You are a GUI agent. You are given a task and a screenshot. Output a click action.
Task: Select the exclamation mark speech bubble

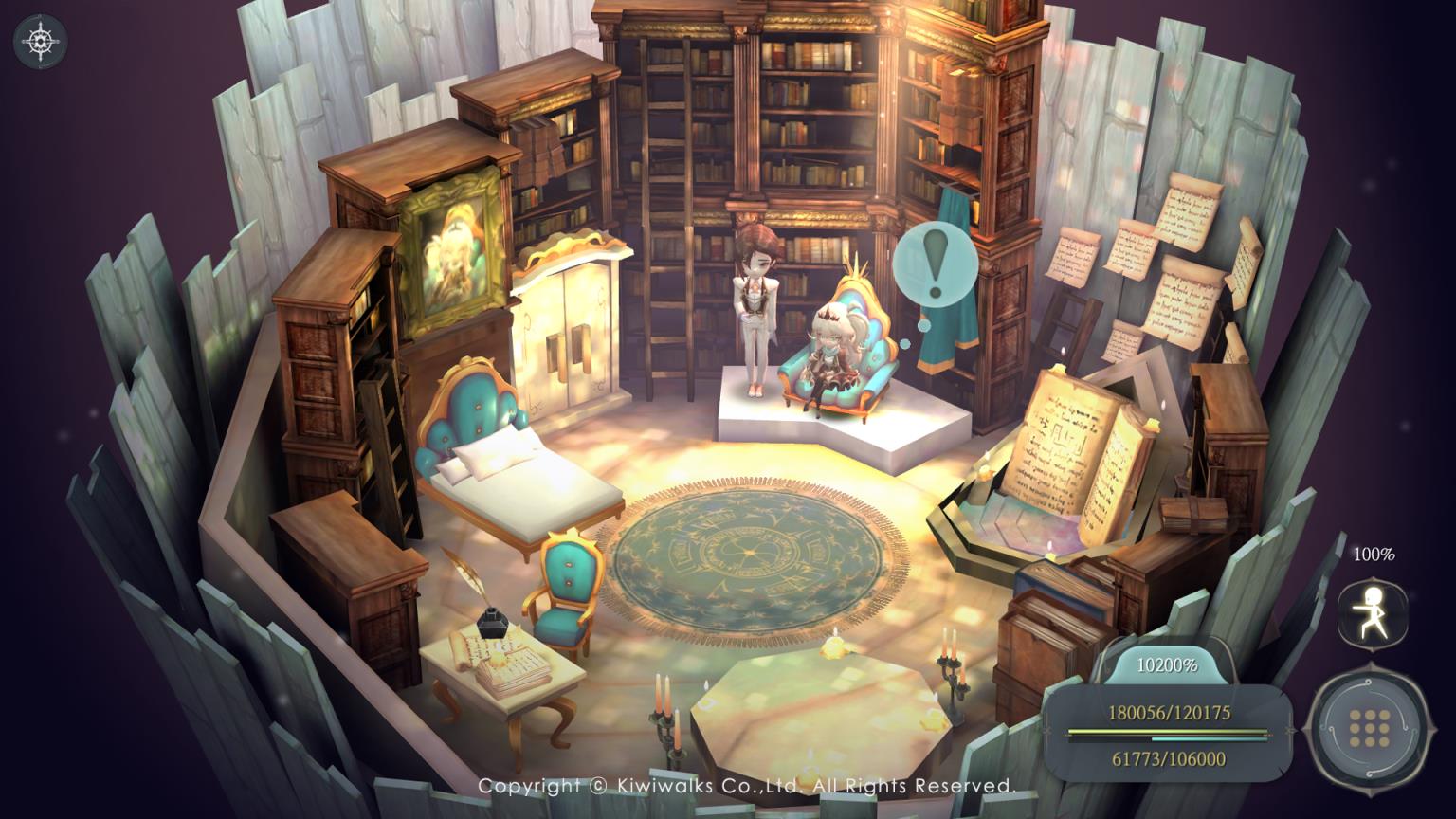click(935, 264)
